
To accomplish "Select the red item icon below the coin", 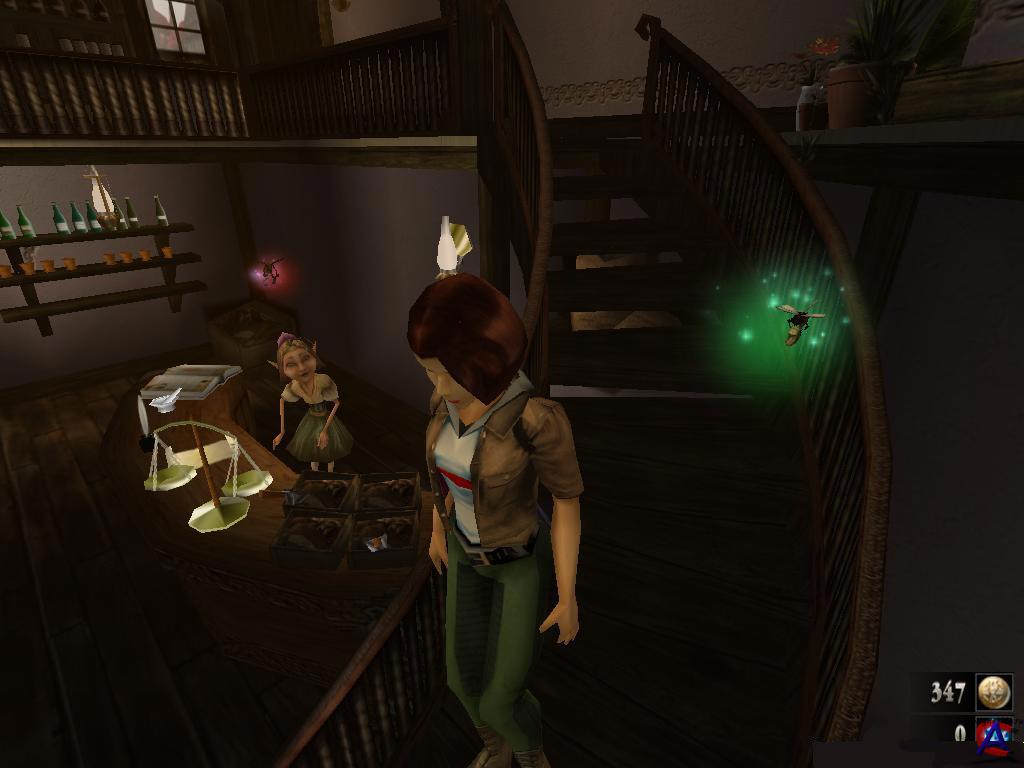I will click(993, 735).
